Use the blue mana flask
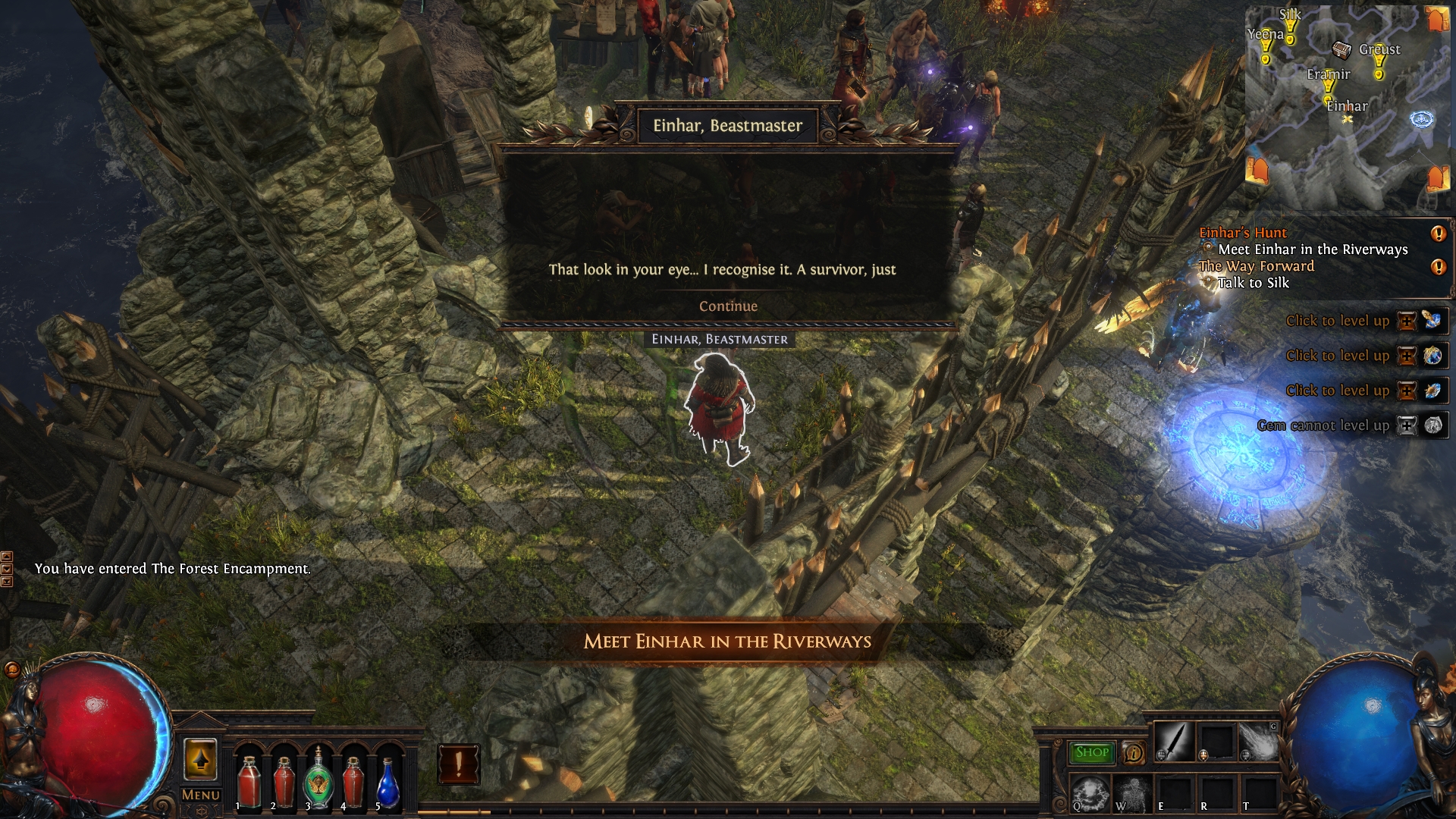 click(388, 783)
